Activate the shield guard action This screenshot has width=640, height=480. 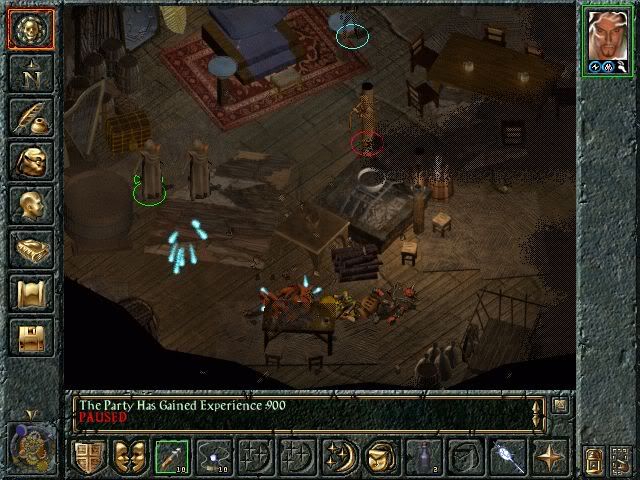(x=88, y=456)
